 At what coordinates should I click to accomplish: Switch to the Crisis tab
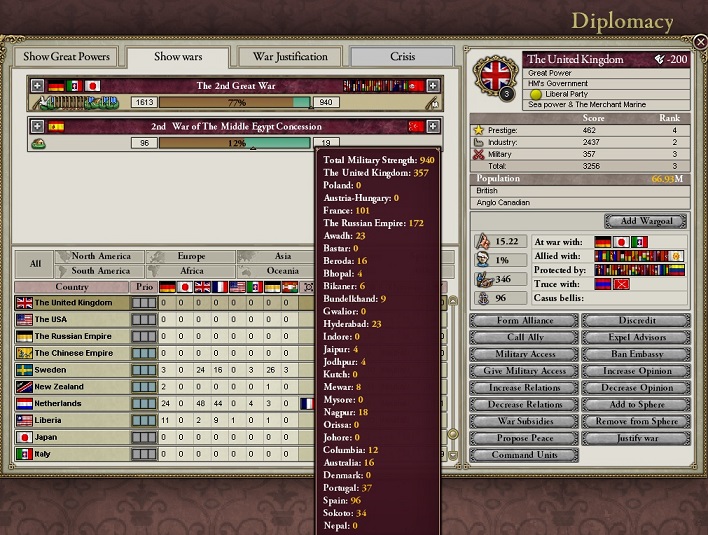(403, 56)
